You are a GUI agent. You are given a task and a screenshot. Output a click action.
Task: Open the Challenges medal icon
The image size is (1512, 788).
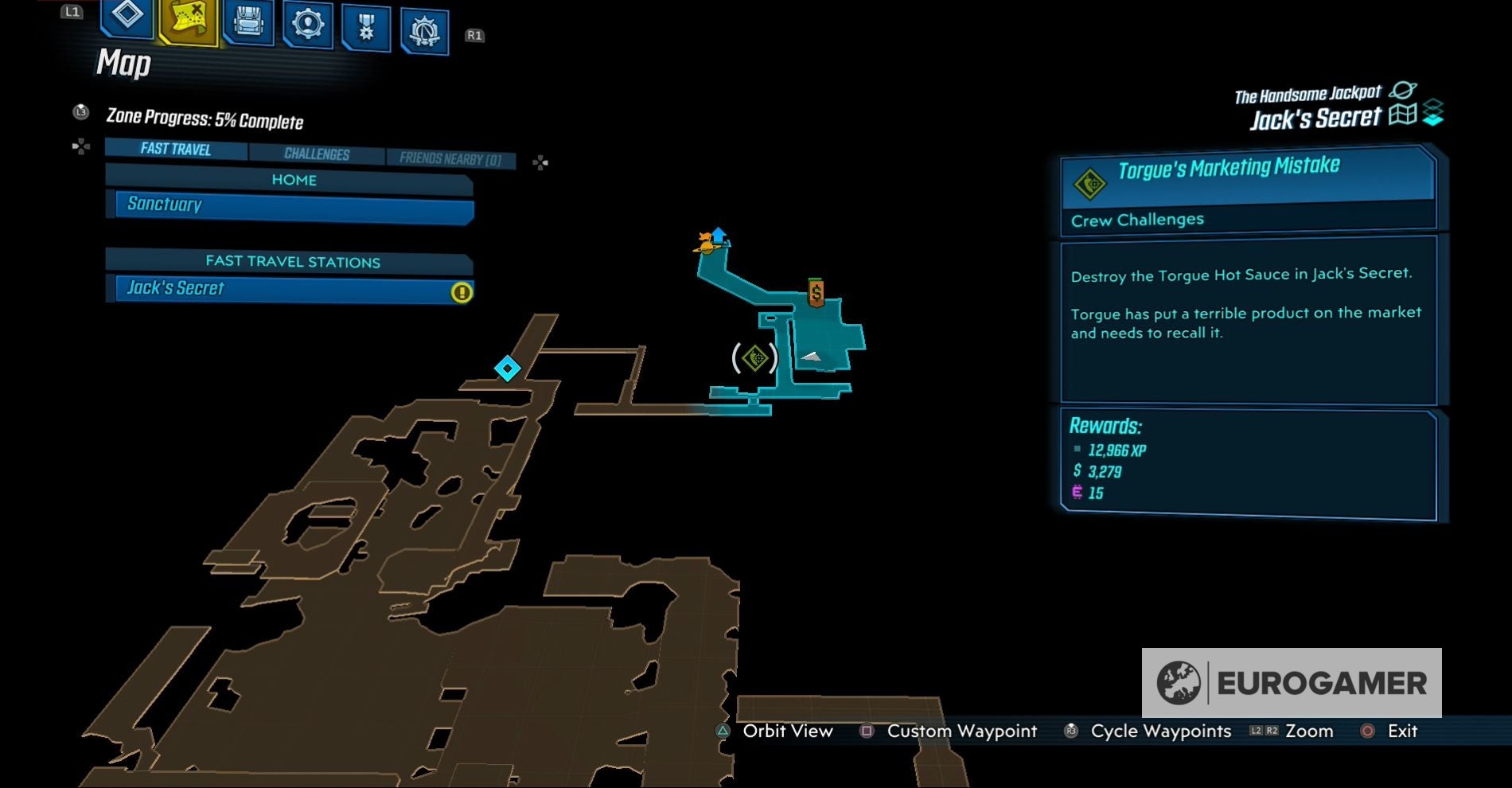click(364, 25)
